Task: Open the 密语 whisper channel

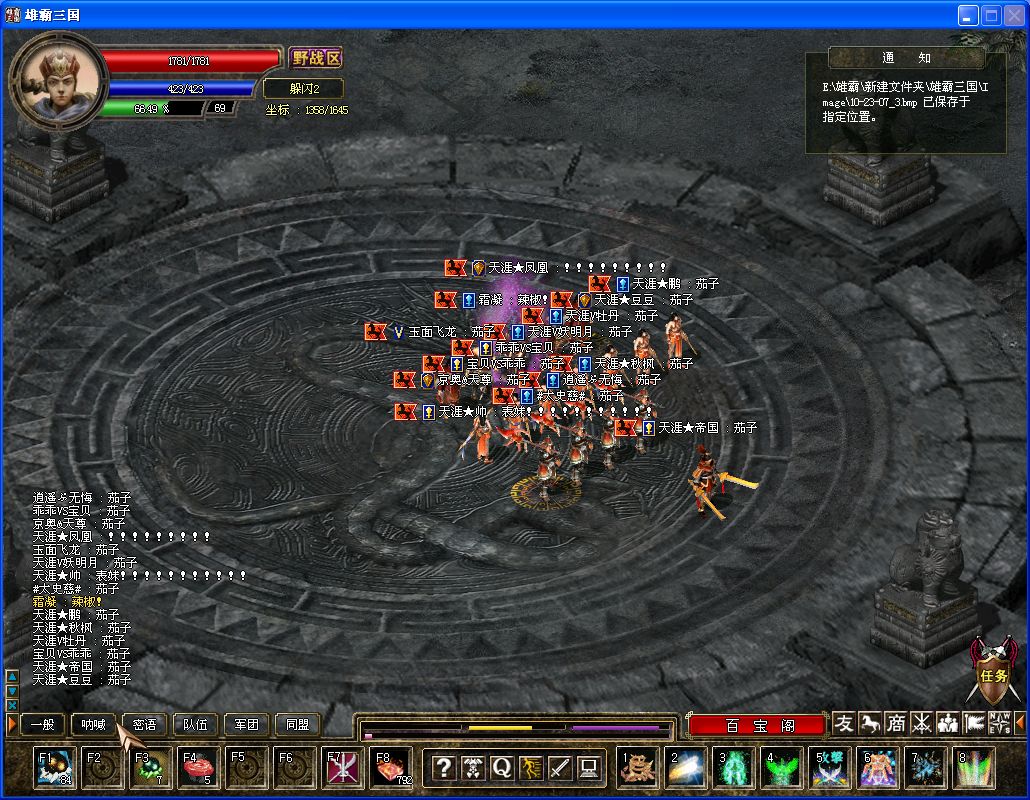Action: pos(144,725)
